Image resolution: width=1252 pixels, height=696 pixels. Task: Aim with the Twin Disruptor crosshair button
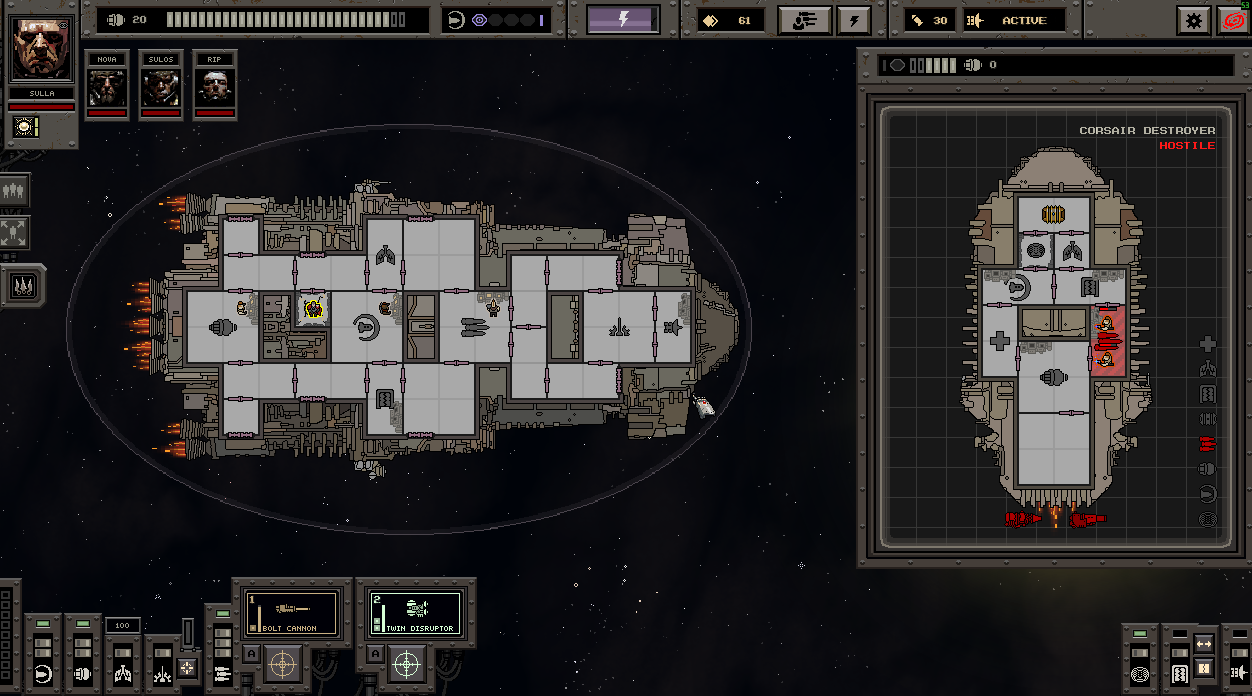pos(405,662)
